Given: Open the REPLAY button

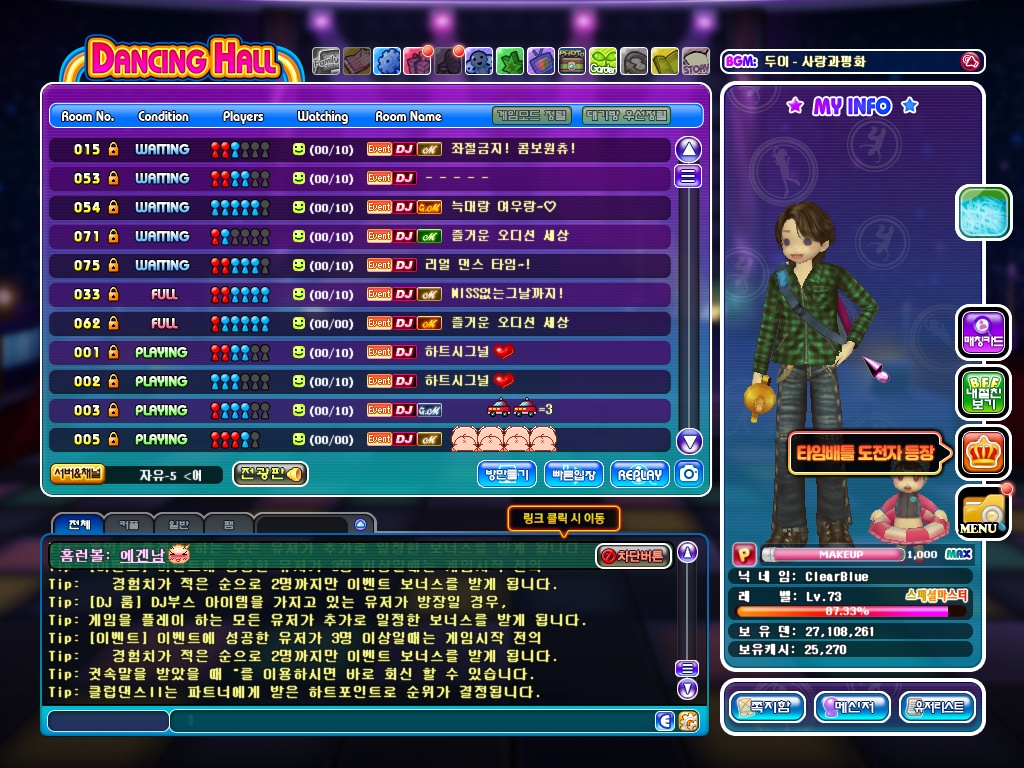Looking at the screenshot, I should (x=639, y=474).
